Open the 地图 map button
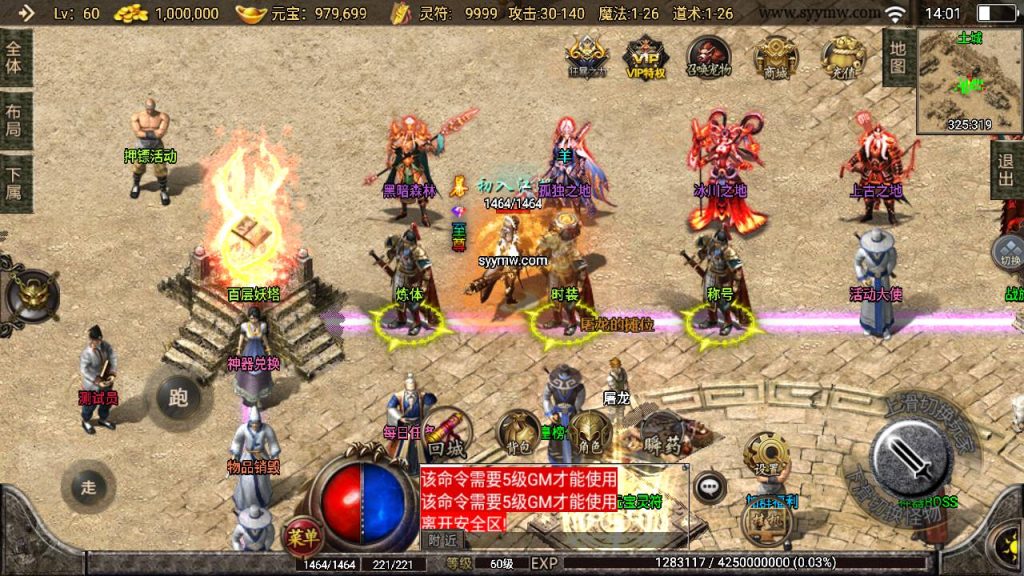This screenshot has height=576, width=1024. click(897, 56)
